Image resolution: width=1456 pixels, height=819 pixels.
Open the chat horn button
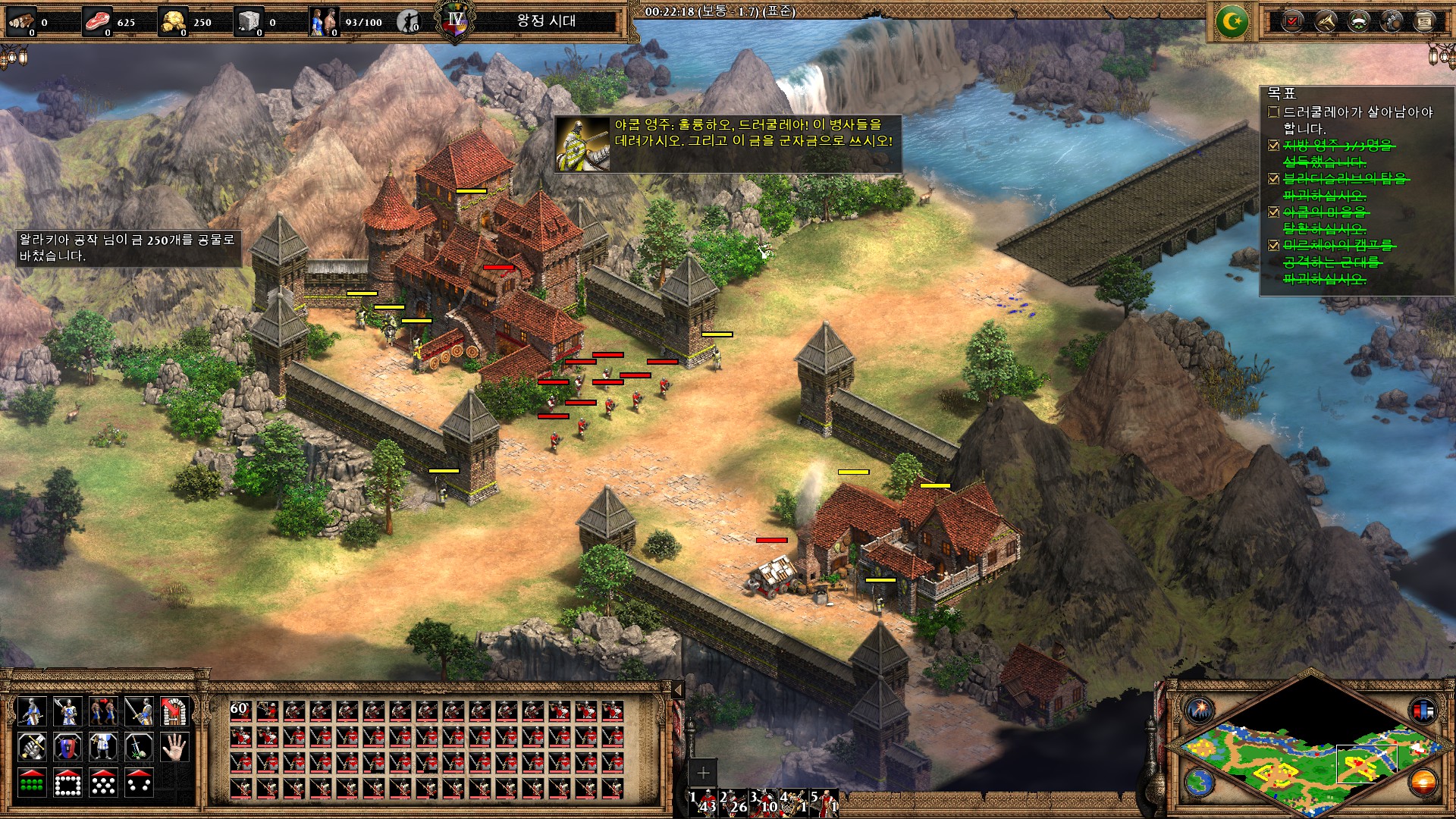click(1325, 21)
